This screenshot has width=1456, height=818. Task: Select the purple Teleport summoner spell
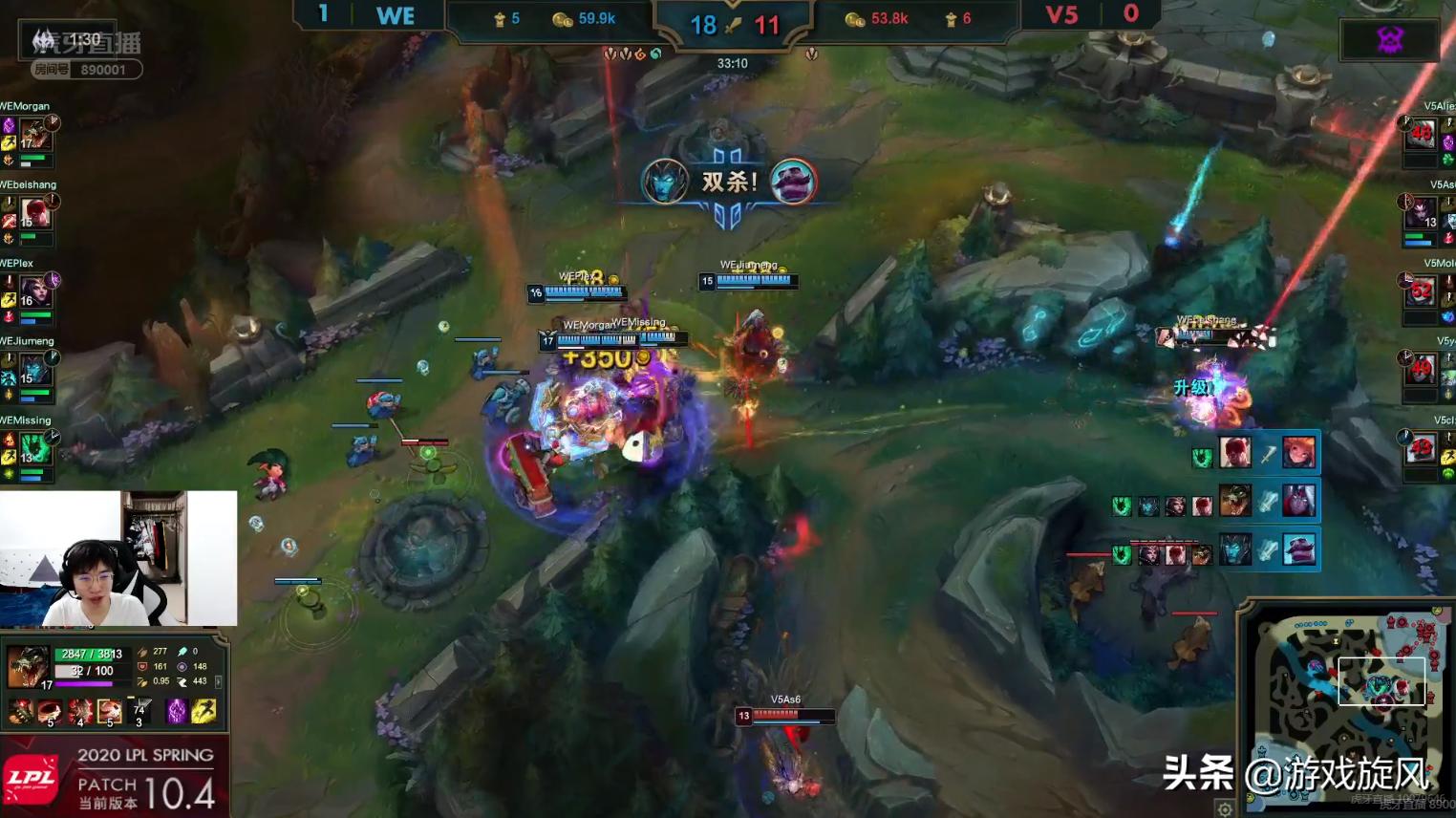tap(177, 710)
